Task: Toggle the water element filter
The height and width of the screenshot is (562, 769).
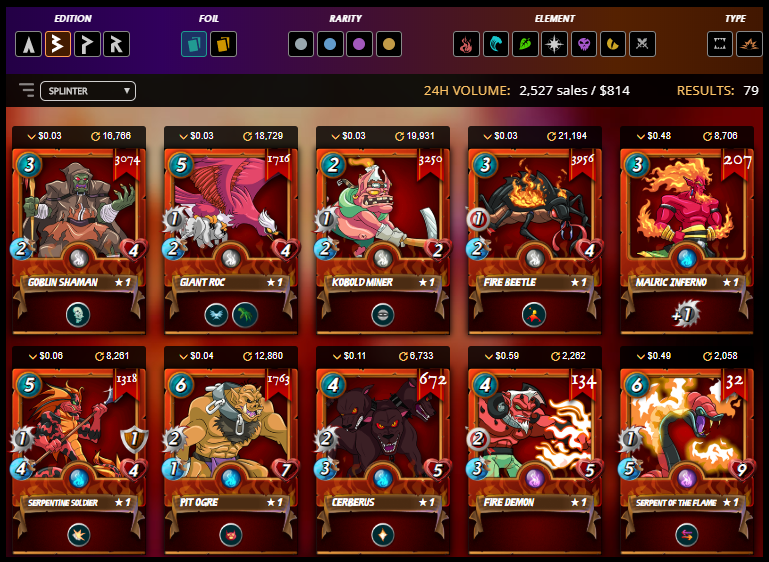Action: tap(496, 44)
